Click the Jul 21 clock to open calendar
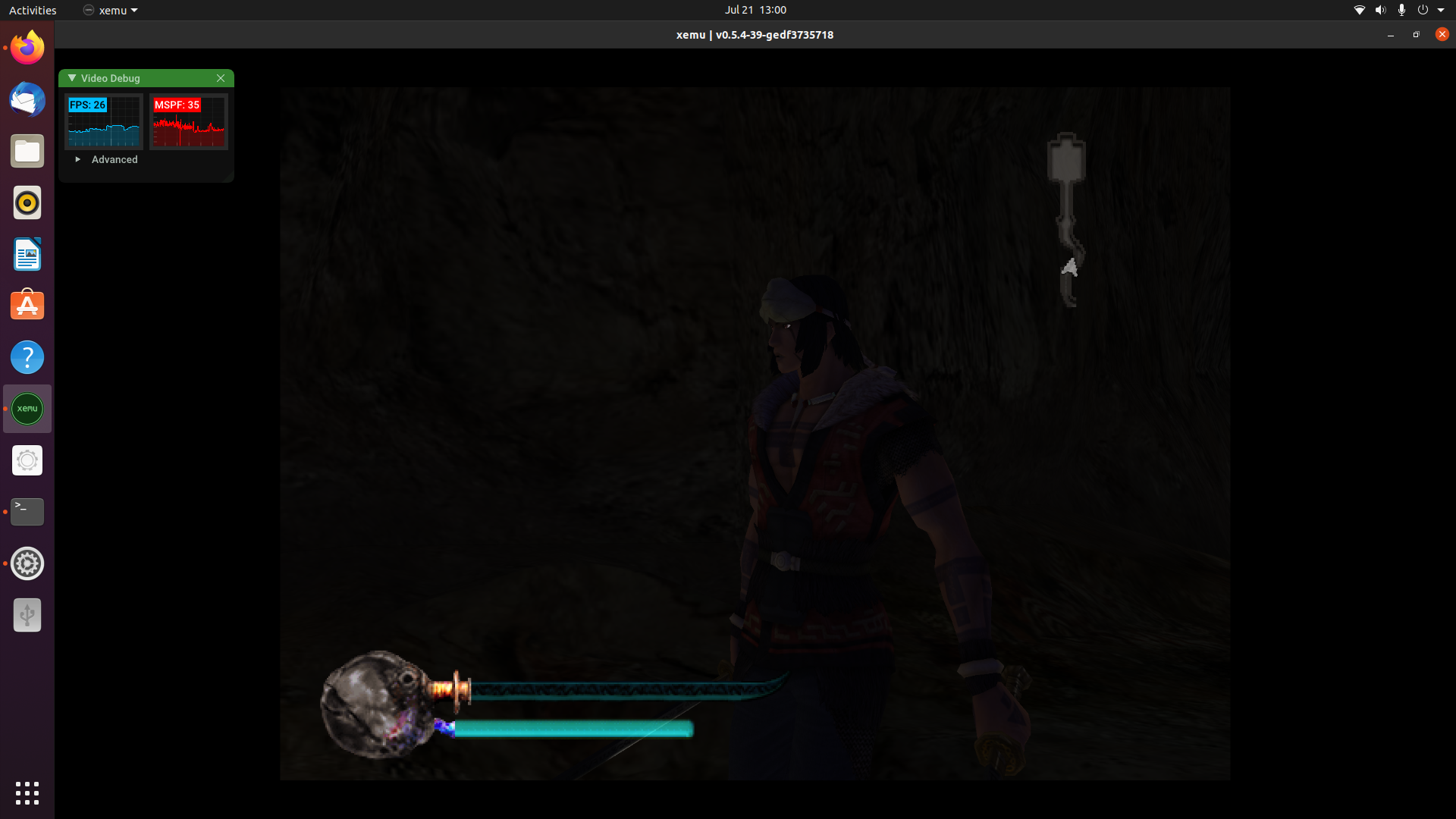Viewport: 1456px width, 819px height. (755, 10)
